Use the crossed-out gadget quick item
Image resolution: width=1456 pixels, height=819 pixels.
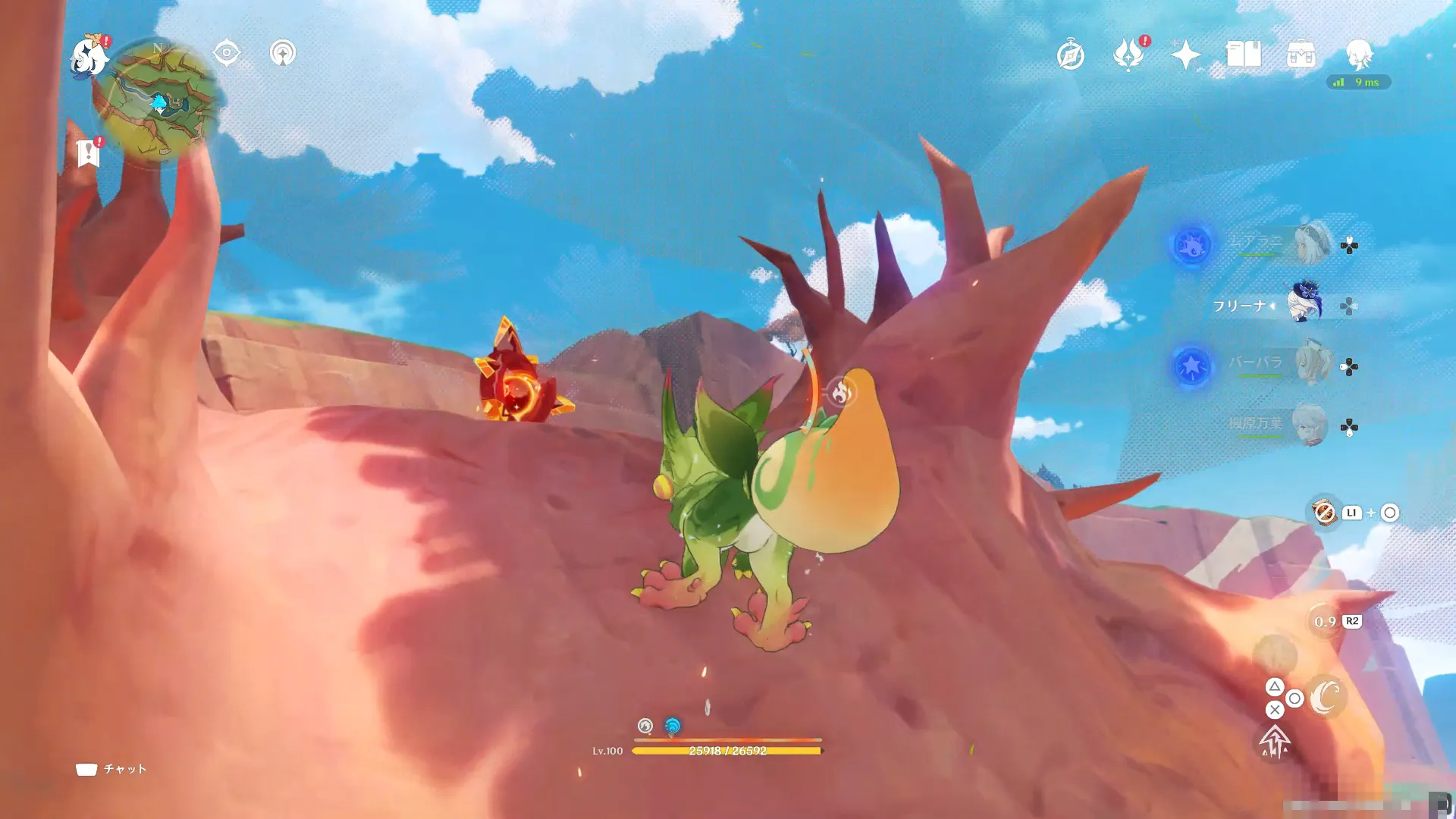[1325, 513]
